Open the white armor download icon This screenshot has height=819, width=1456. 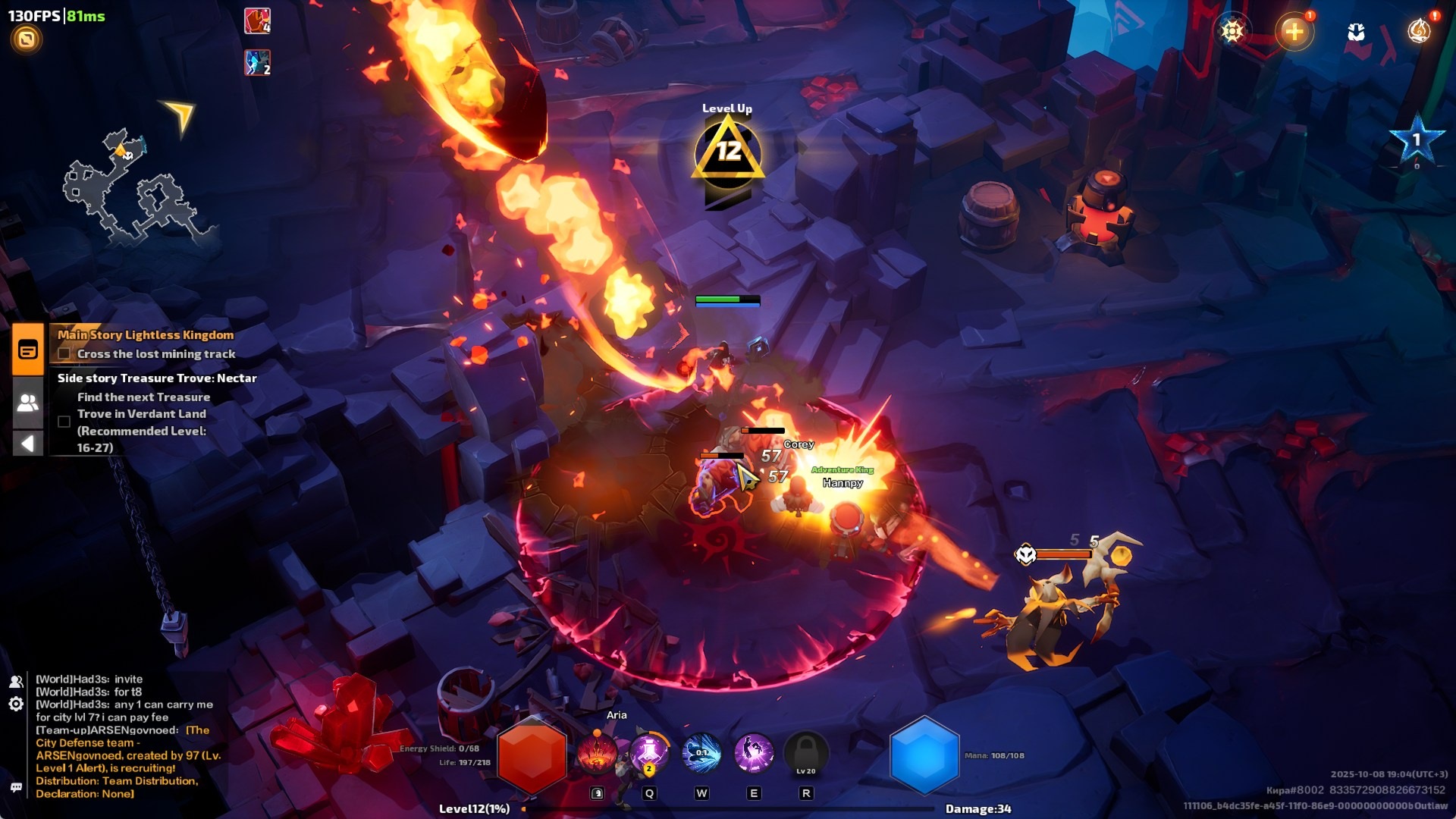[1356, 32]
